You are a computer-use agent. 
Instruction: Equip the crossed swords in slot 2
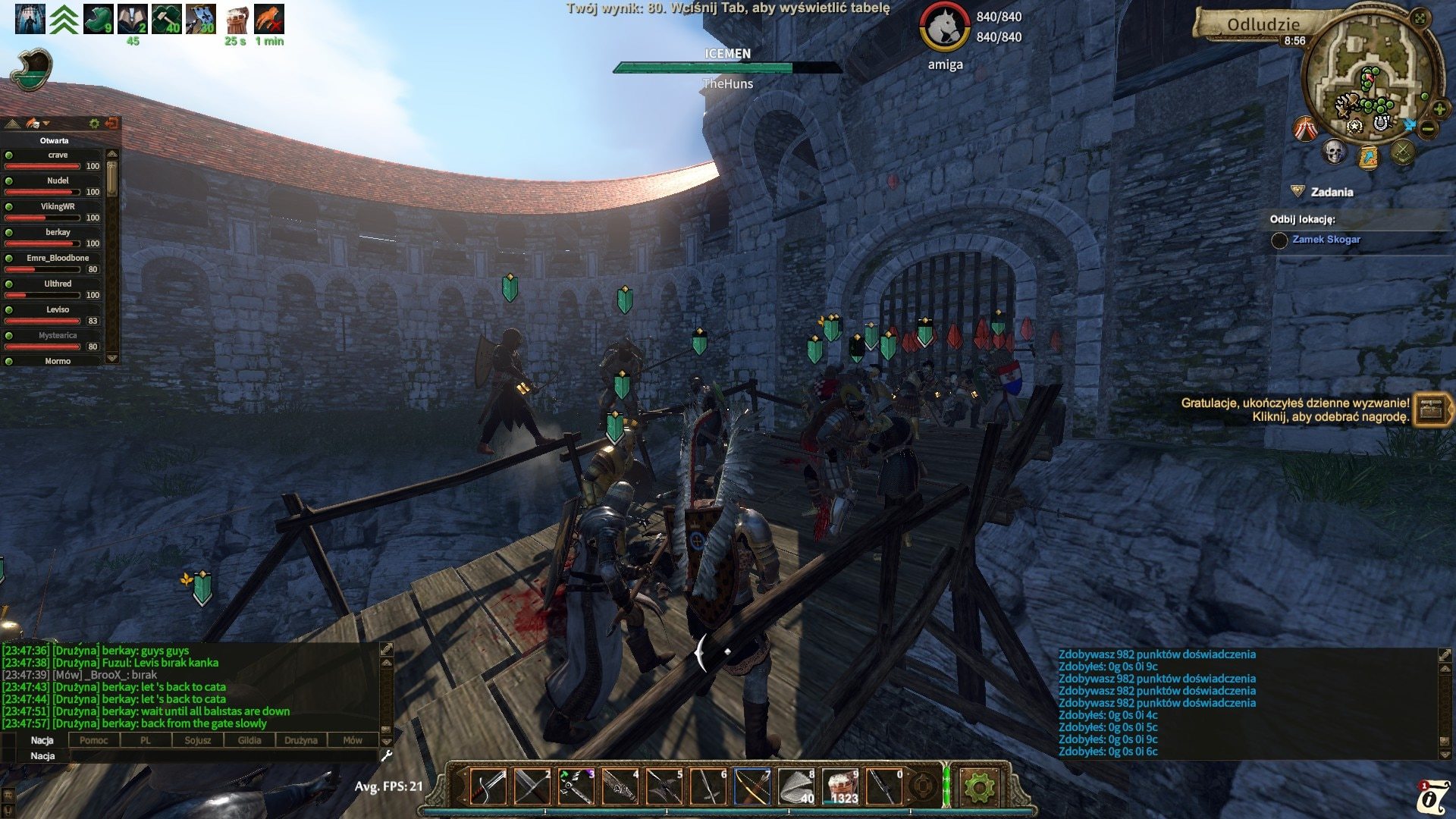(531, 786)
